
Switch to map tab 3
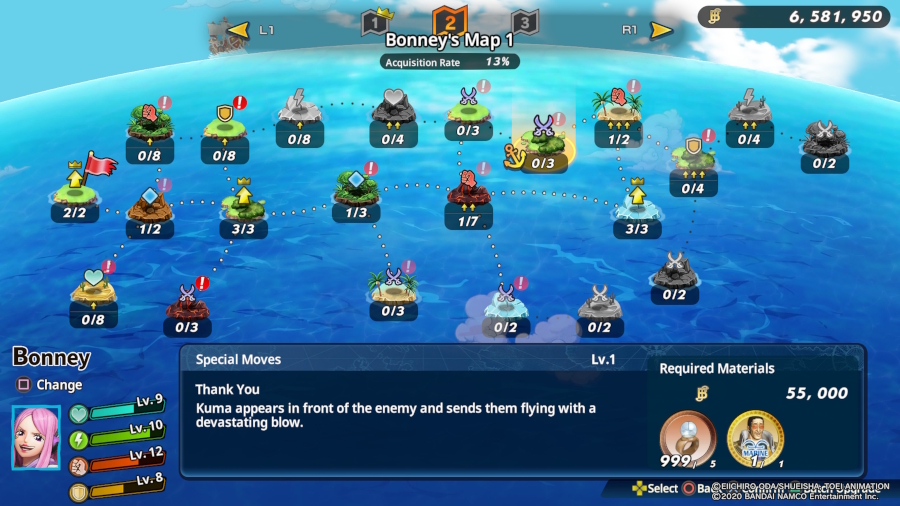coord(525,22)
